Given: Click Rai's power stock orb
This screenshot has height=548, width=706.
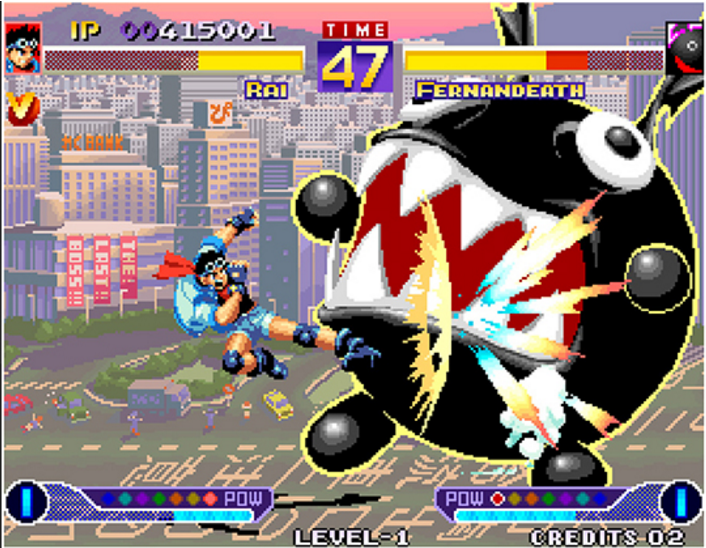Looking at the screenshot, I should (28, 500).
